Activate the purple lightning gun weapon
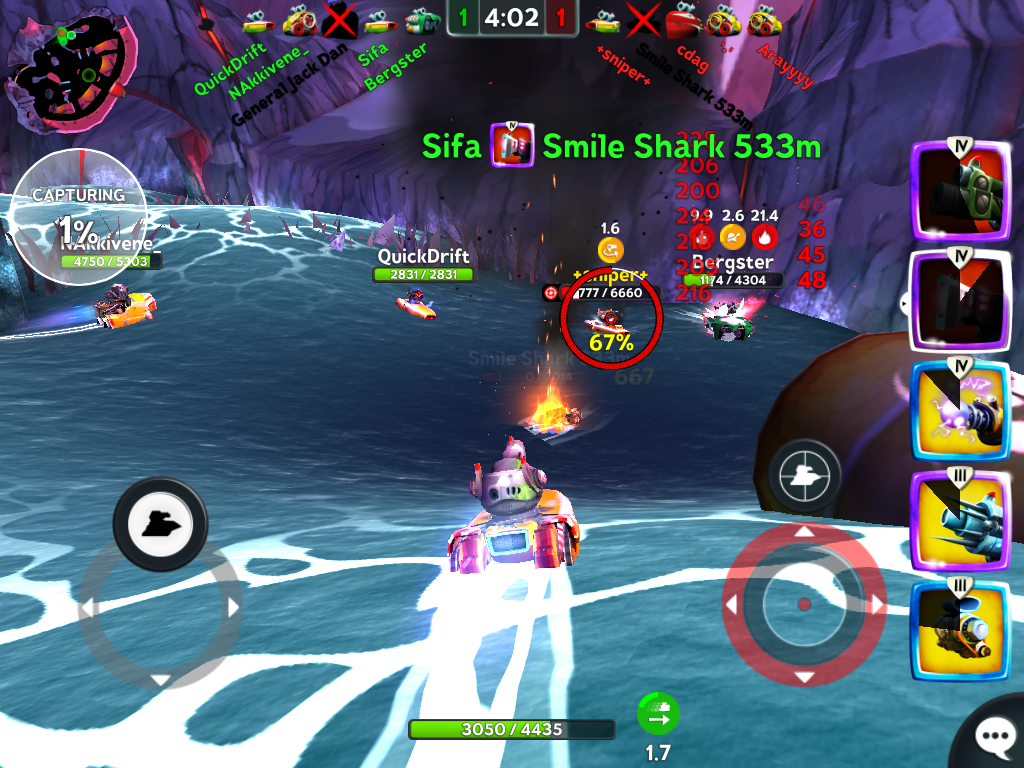Screen dimensions: 1024x768 click(959, 410)
